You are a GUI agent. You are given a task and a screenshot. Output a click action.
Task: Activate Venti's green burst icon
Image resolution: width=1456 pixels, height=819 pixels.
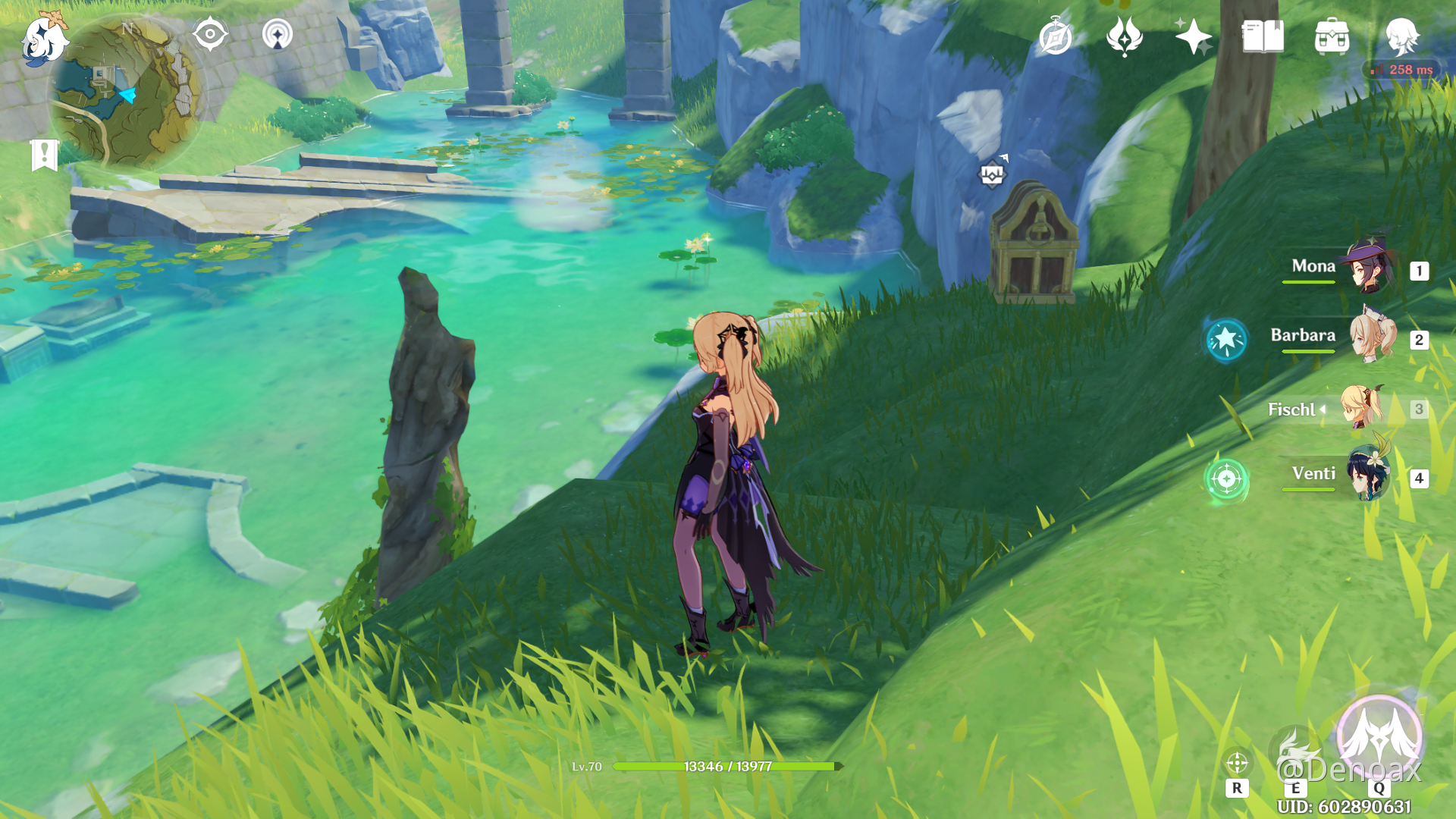click(1226, 479)
